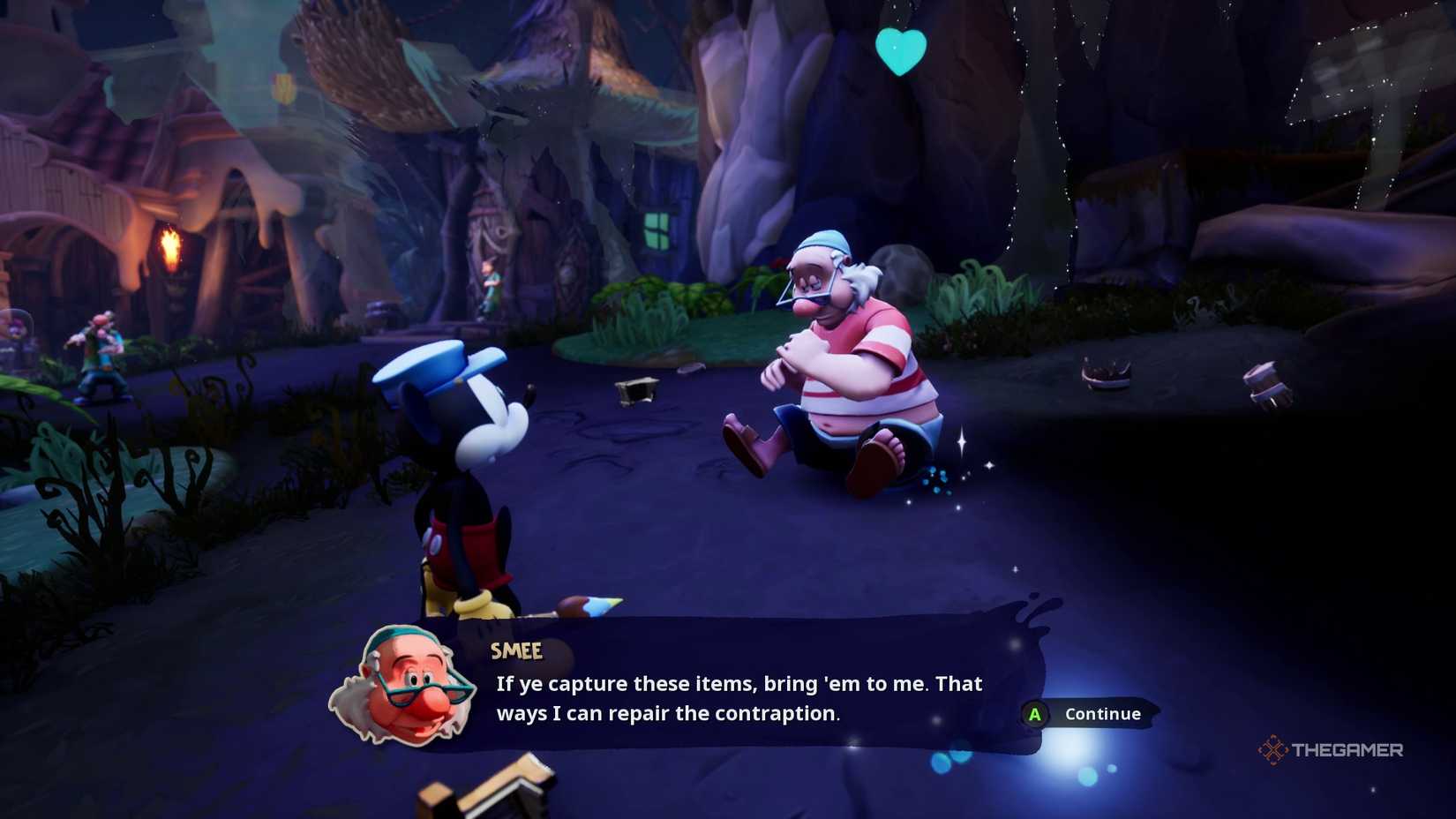Select the SMEE name label

point(517,651)
